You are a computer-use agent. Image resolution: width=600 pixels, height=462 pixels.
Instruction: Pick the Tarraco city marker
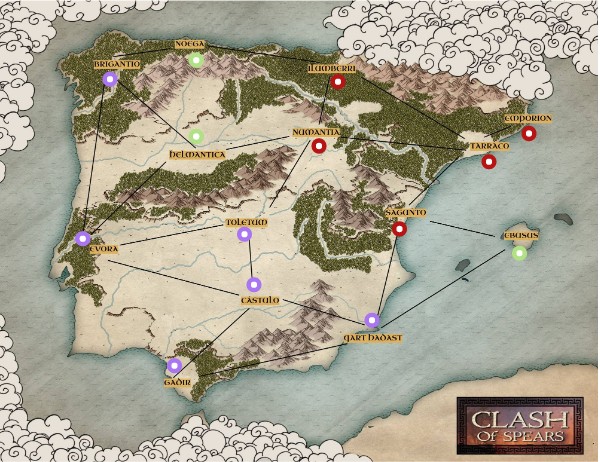click(489, 161)
